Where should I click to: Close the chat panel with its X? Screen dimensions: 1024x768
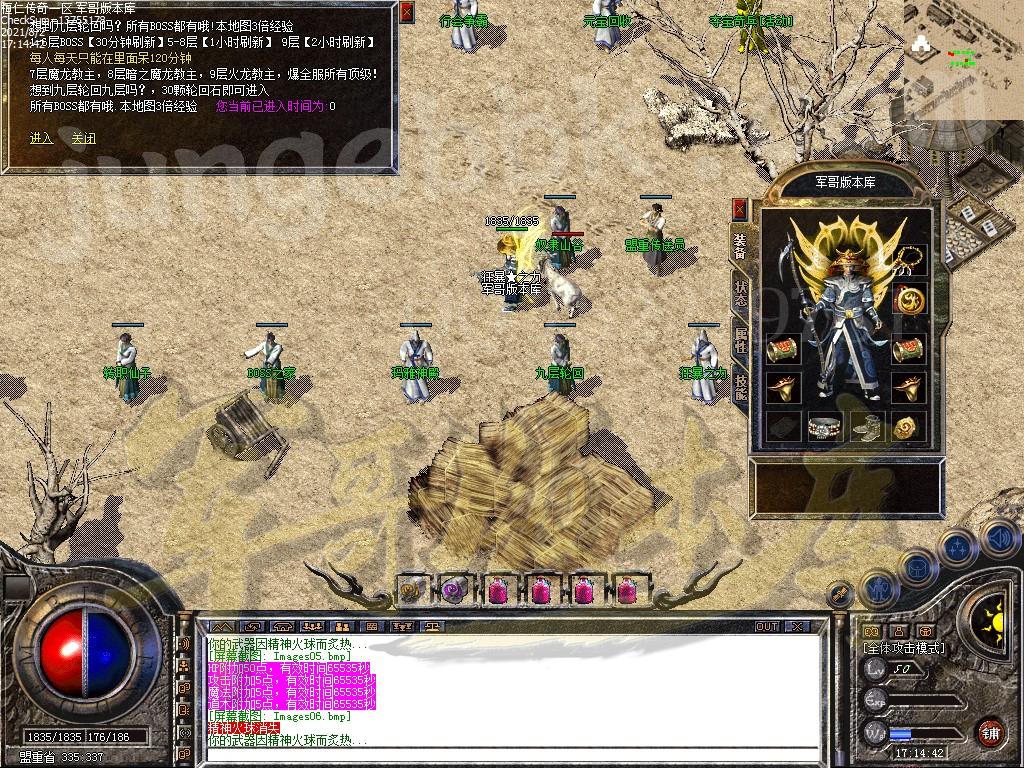click(x=796, y=627)
